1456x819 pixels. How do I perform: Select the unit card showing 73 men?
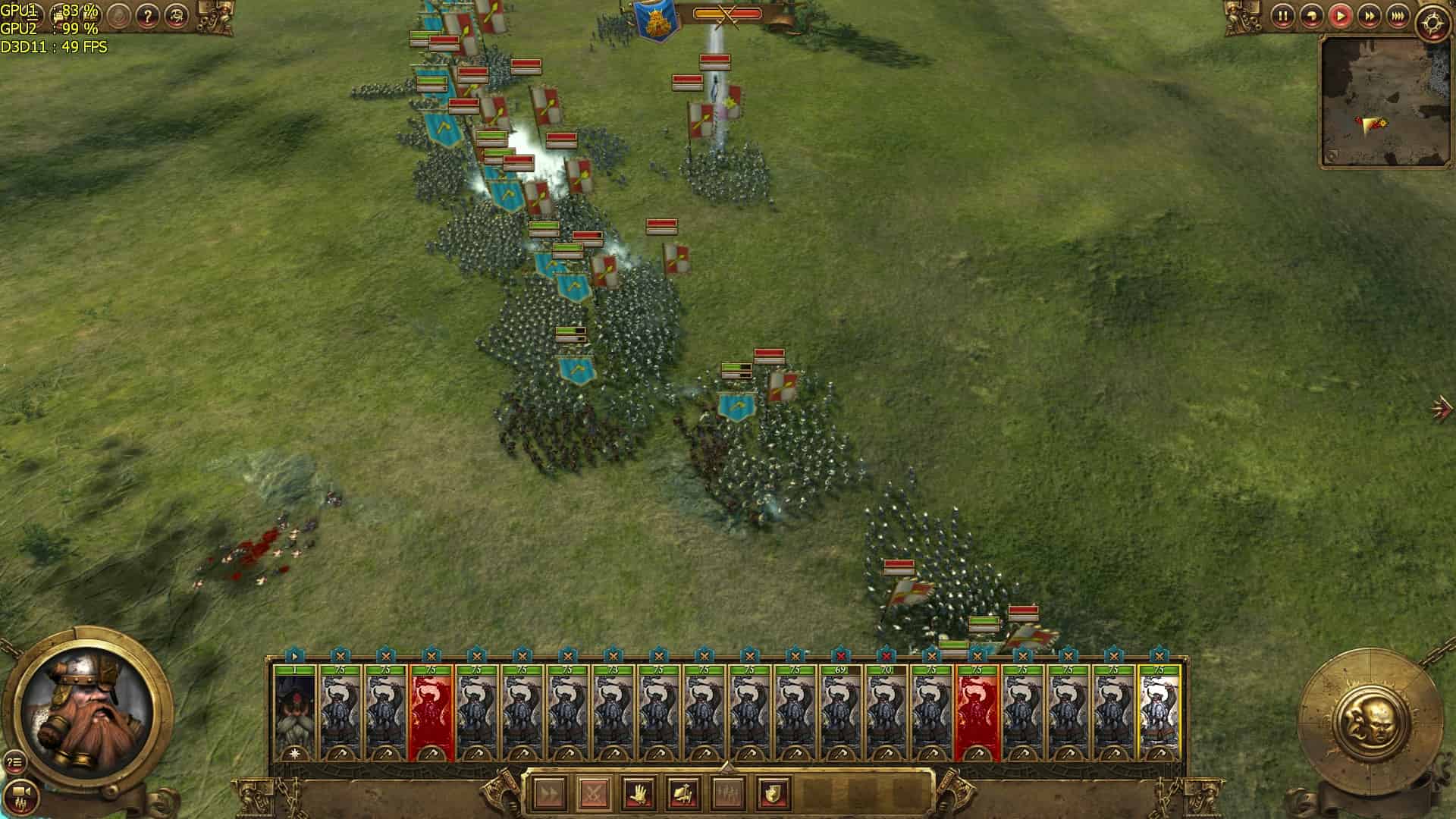tap(613, 713)
